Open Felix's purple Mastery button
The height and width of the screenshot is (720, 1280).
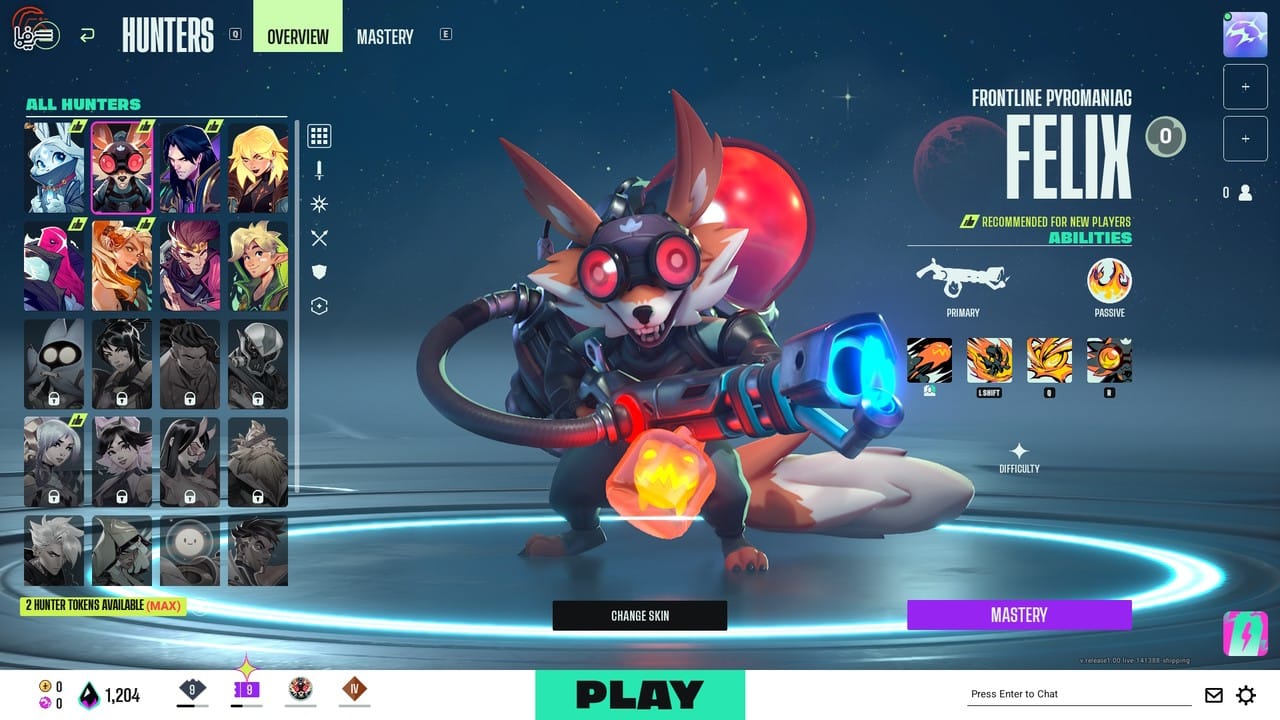tap(1019, 615)
